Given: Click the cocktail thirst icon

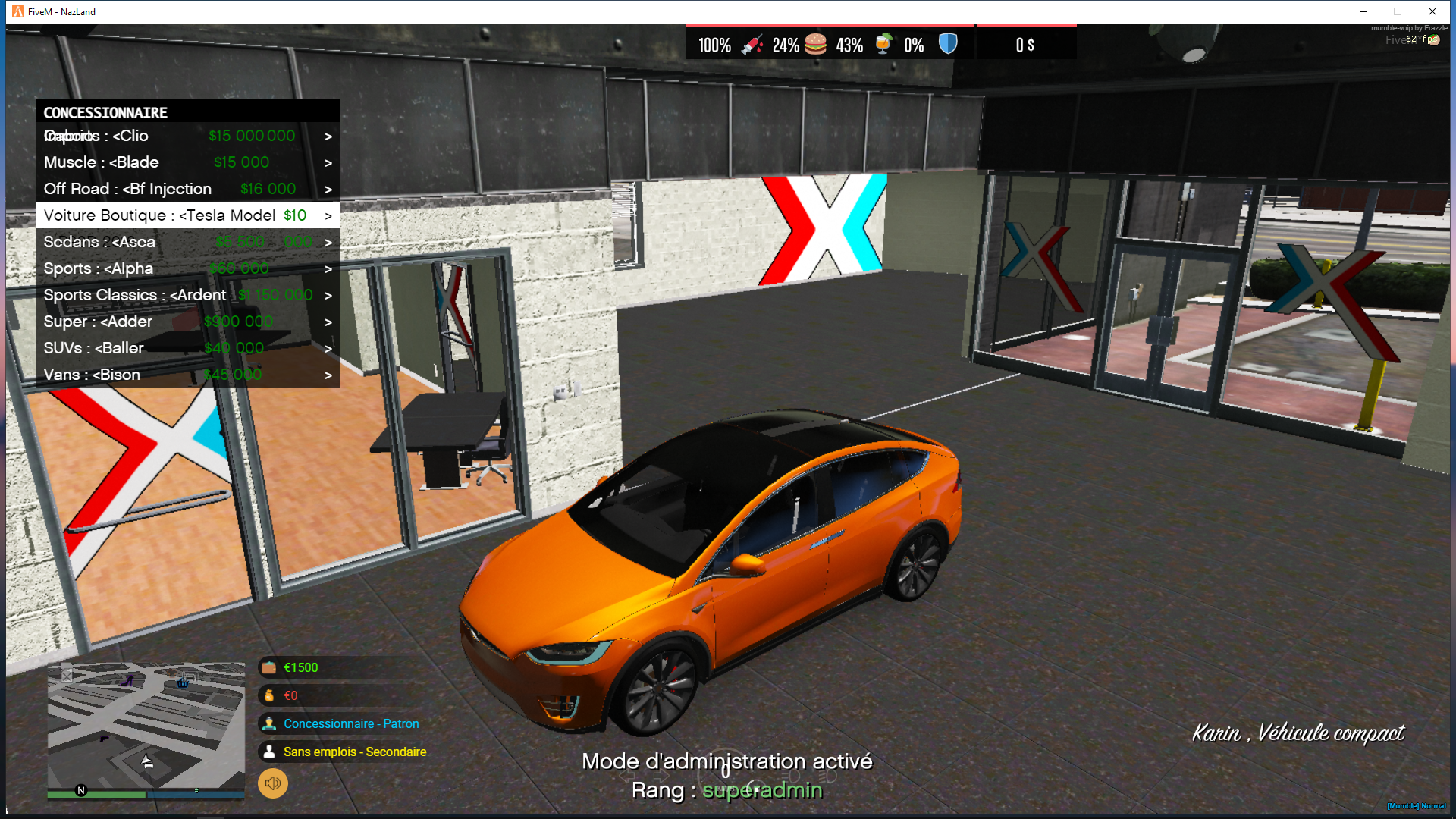Looking at the screenshot, I should click(x=882, y=44).
